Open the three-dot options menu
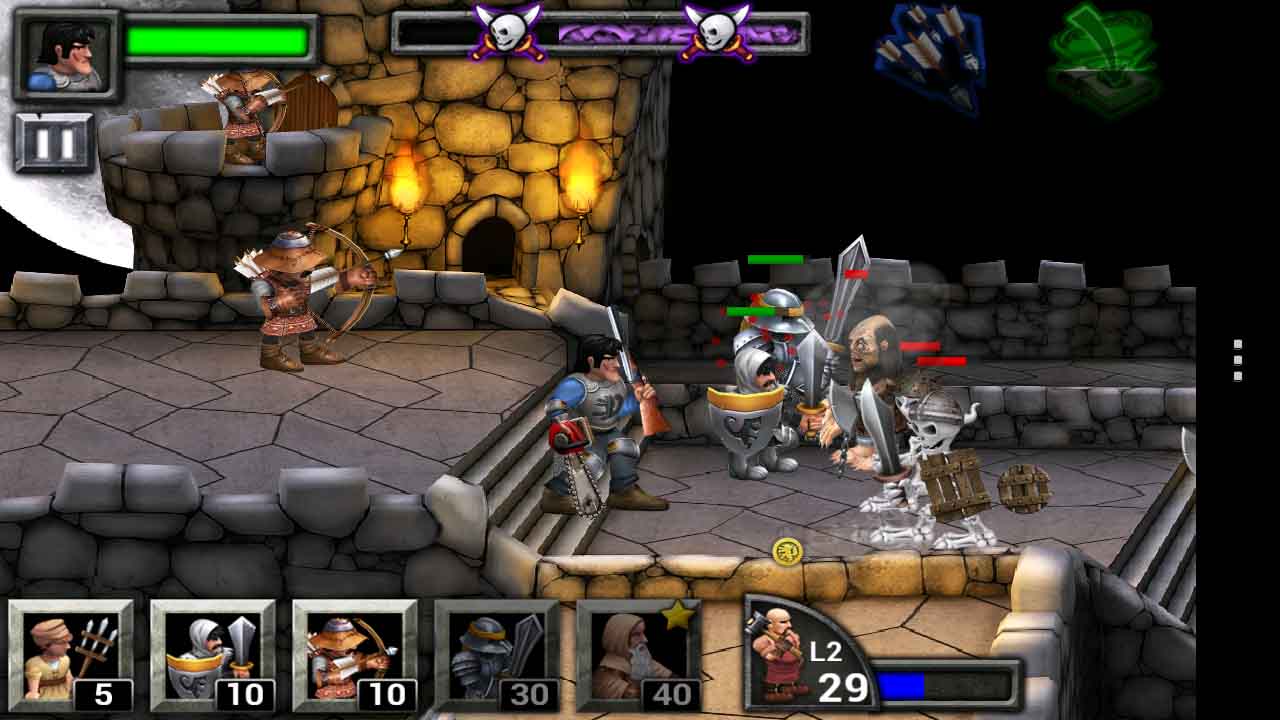 (x=1238, y=360)
